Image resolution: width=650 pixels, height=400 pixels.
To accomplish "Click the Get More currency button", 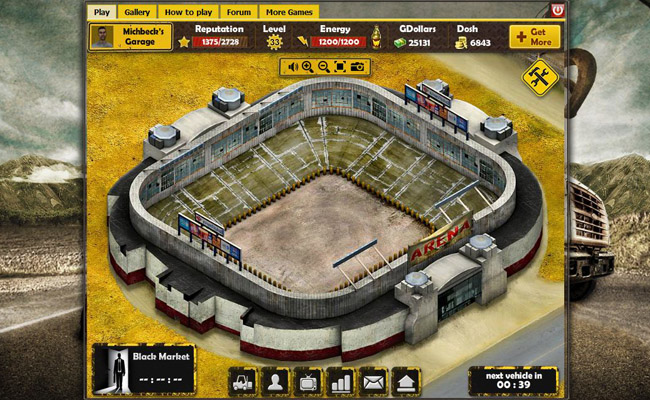I will pyautogui.click(x=534, y=37).
